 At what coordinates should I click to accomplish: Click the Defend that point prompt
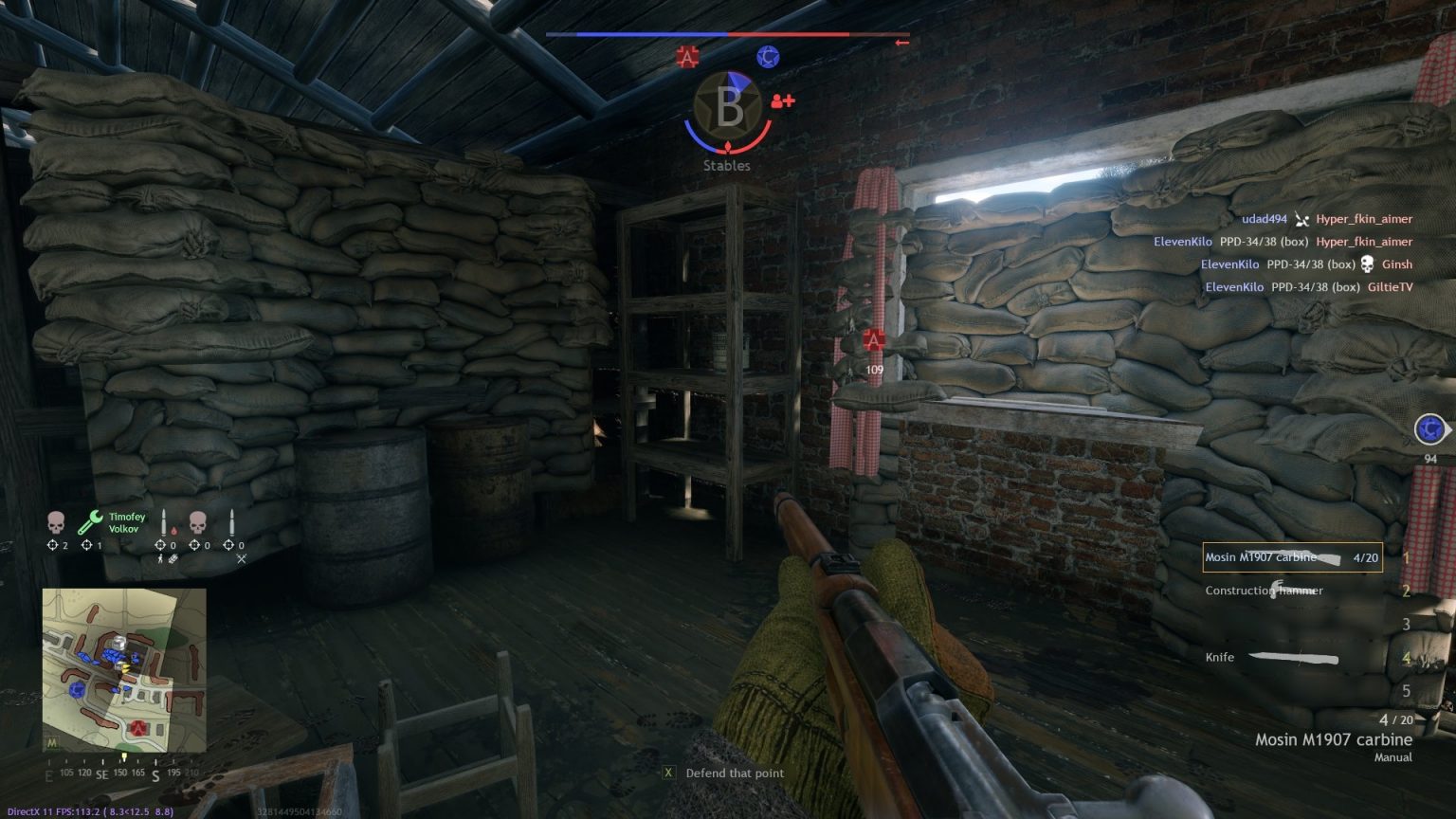(735, 773)
